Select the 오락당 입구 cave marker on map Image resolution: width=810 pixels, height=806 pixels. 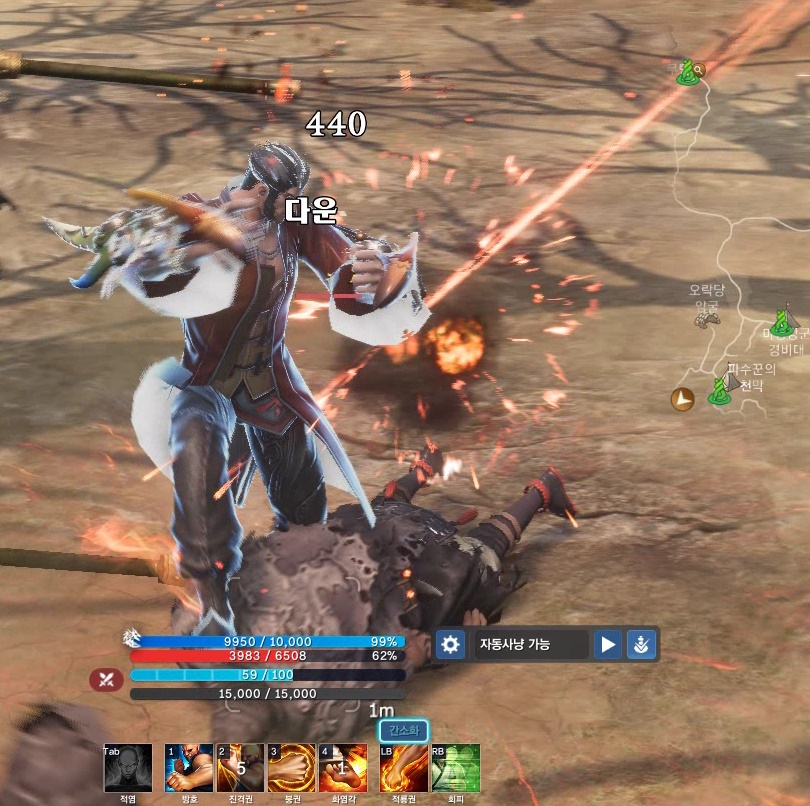707,319
